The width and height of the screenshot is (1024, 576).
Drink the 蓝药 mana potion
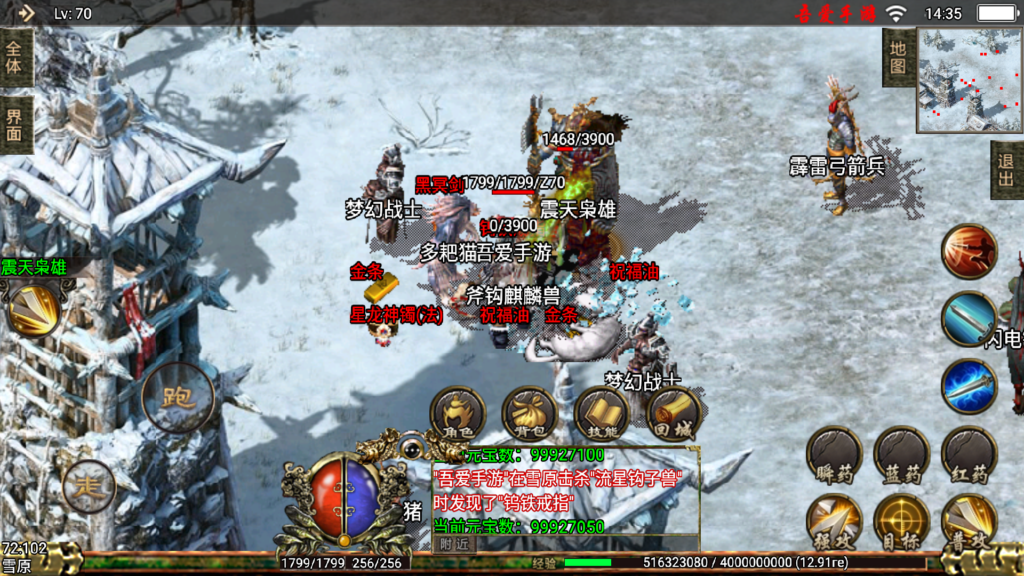click(901, 454)
